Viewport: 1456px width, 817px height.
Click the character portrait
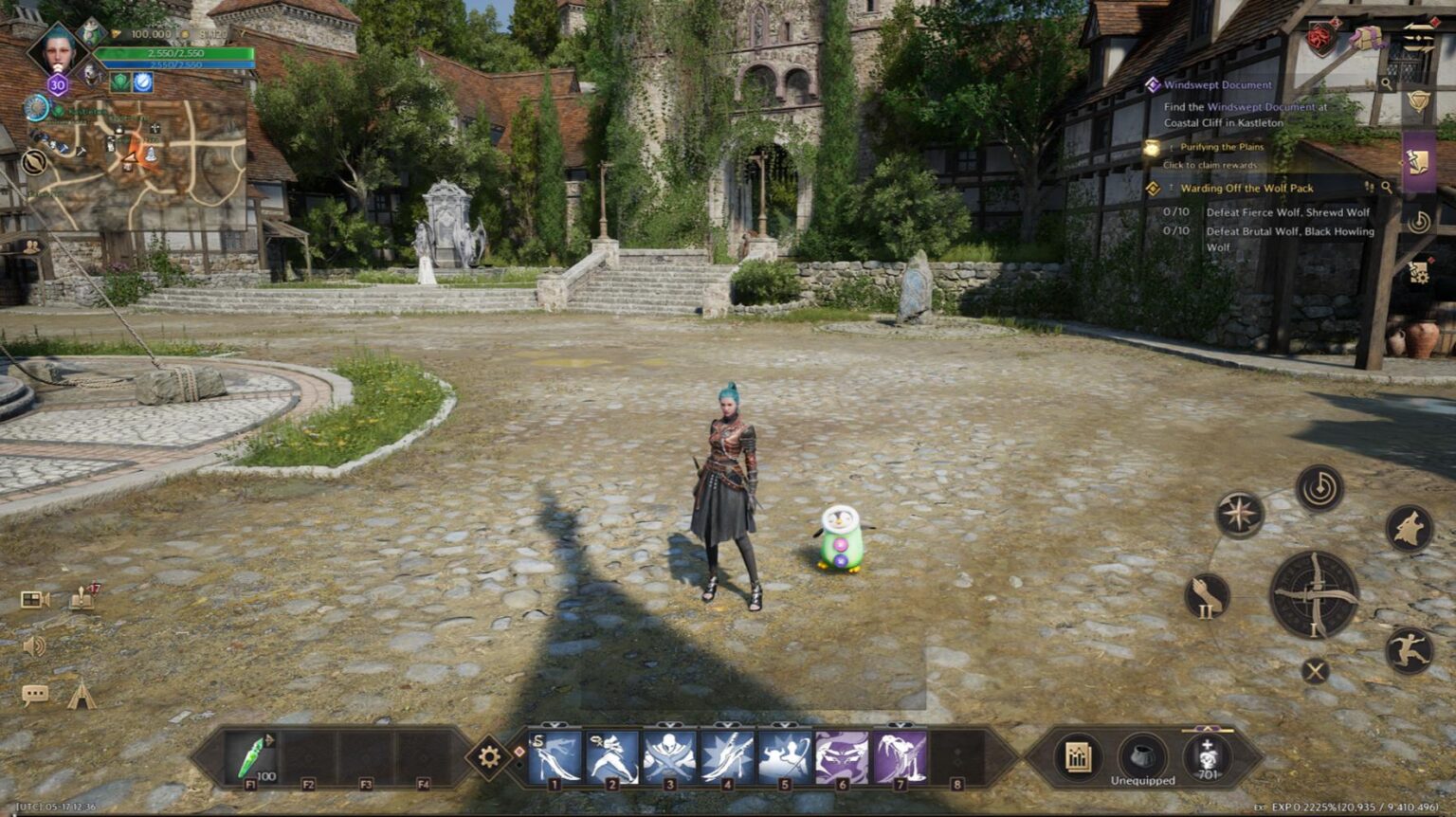pos(61,51)
